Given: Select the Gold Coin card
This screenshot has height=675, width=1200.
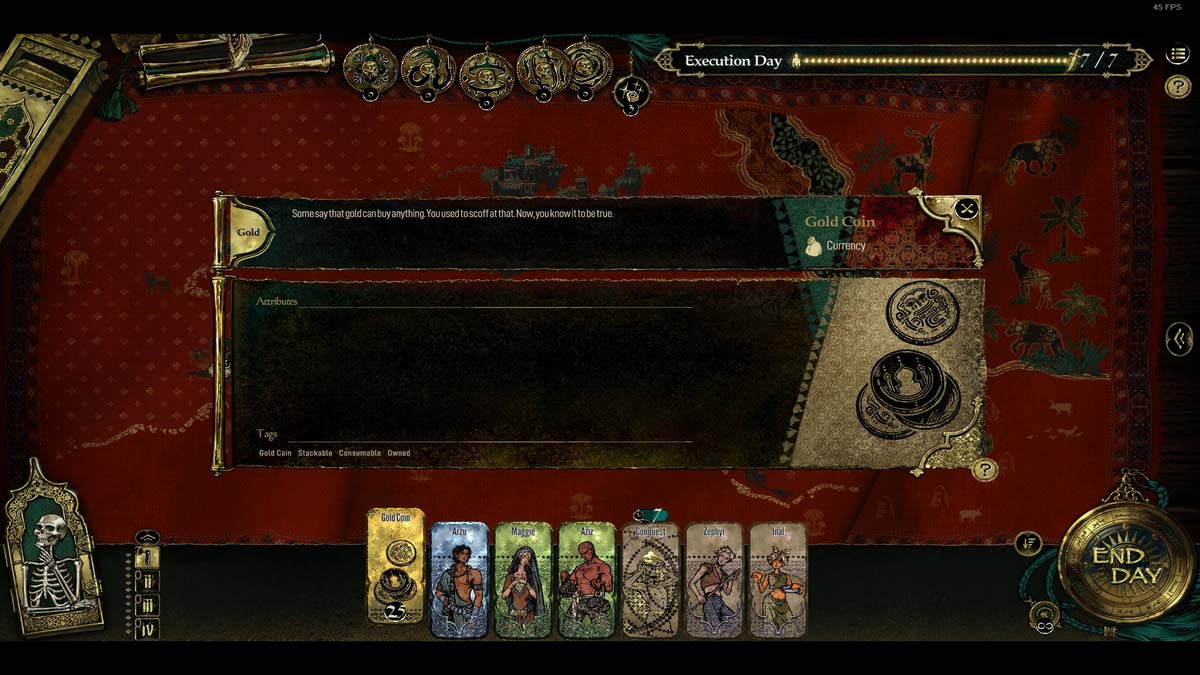Looking at the screenshot, I should 396,566.
